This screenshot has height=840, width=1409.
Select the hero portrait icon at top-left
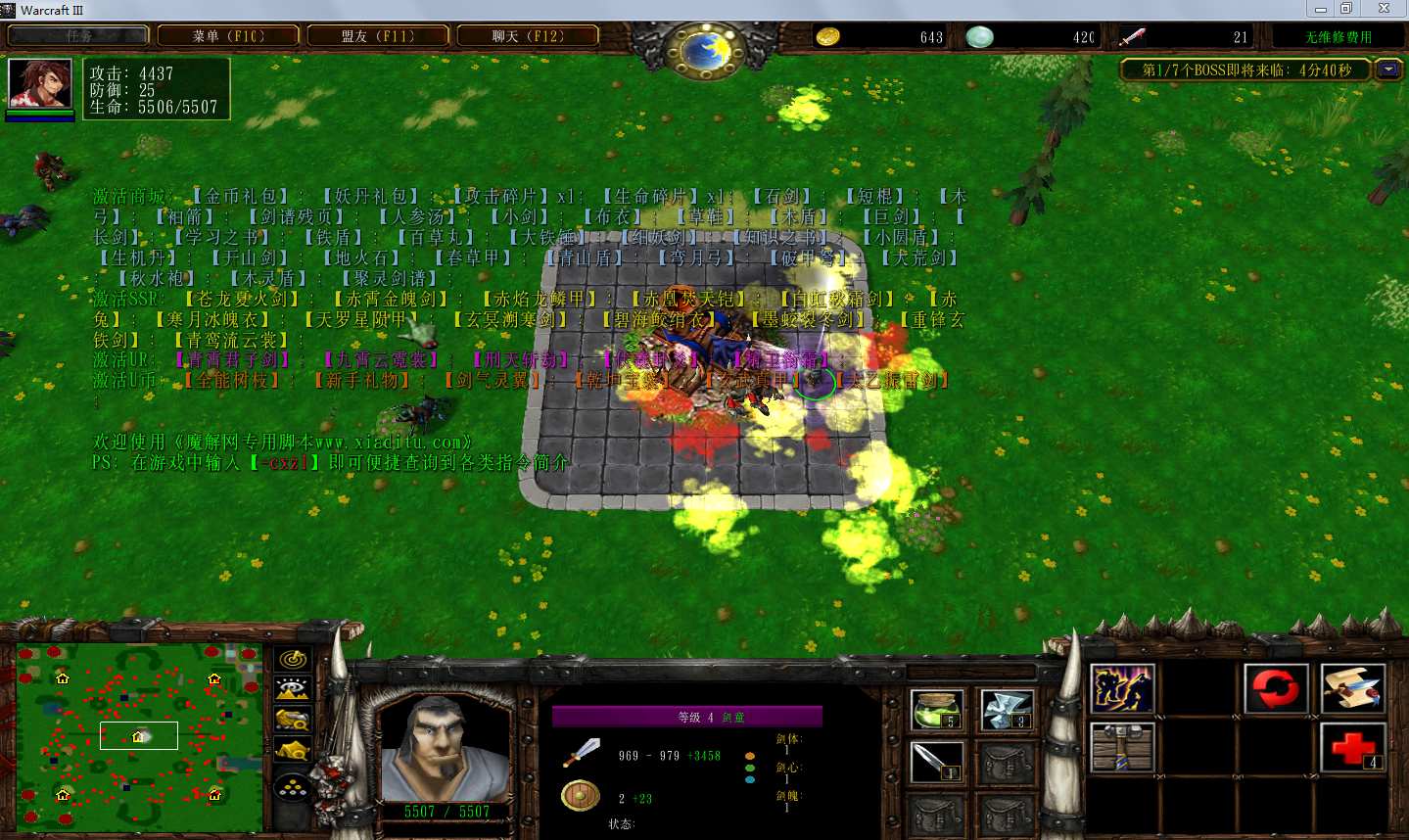point(39,84)
